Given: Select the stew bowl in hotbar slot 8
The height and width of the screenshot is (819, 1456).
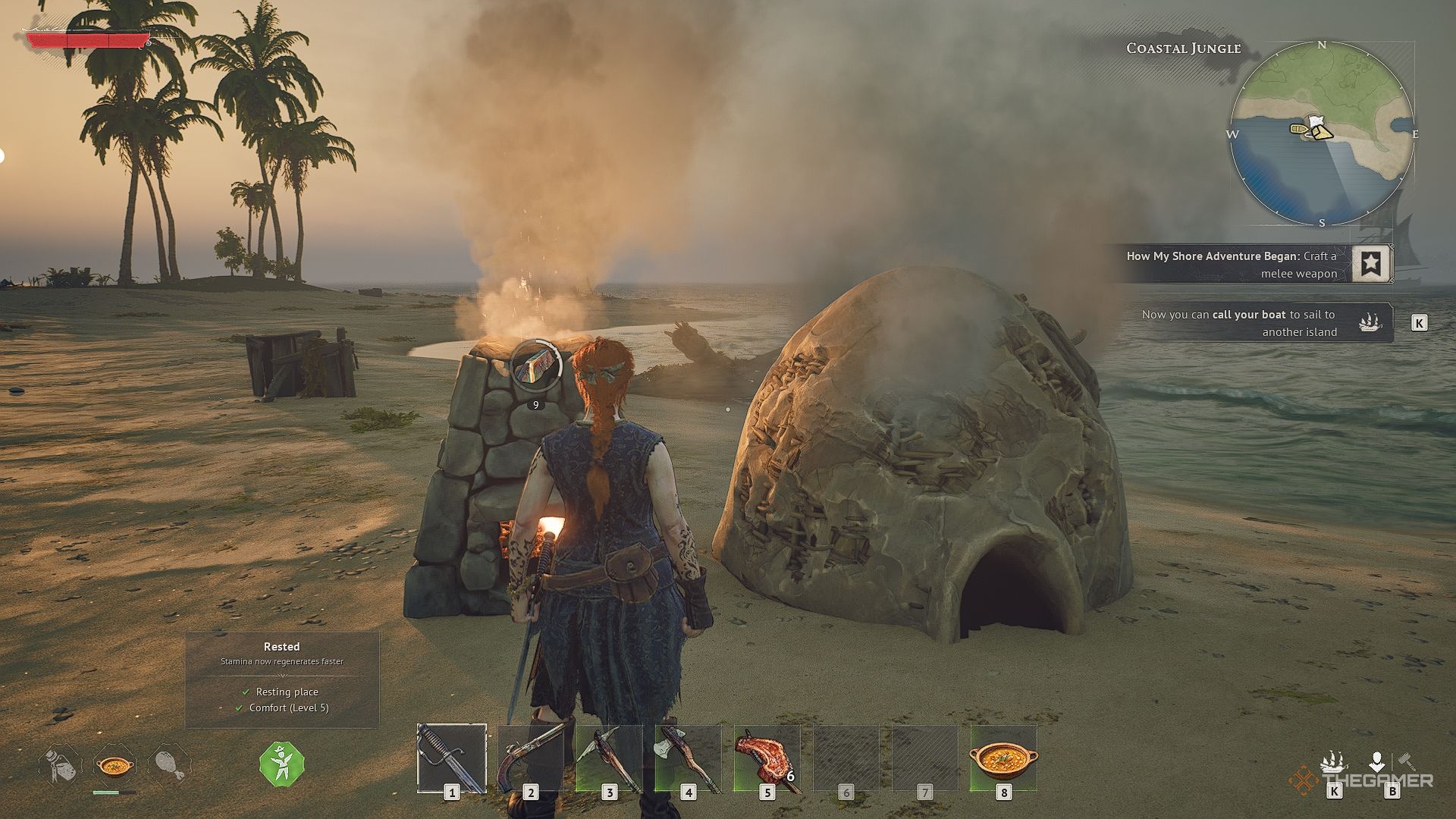Looking at the screenshot, I should pos(1003,758).
